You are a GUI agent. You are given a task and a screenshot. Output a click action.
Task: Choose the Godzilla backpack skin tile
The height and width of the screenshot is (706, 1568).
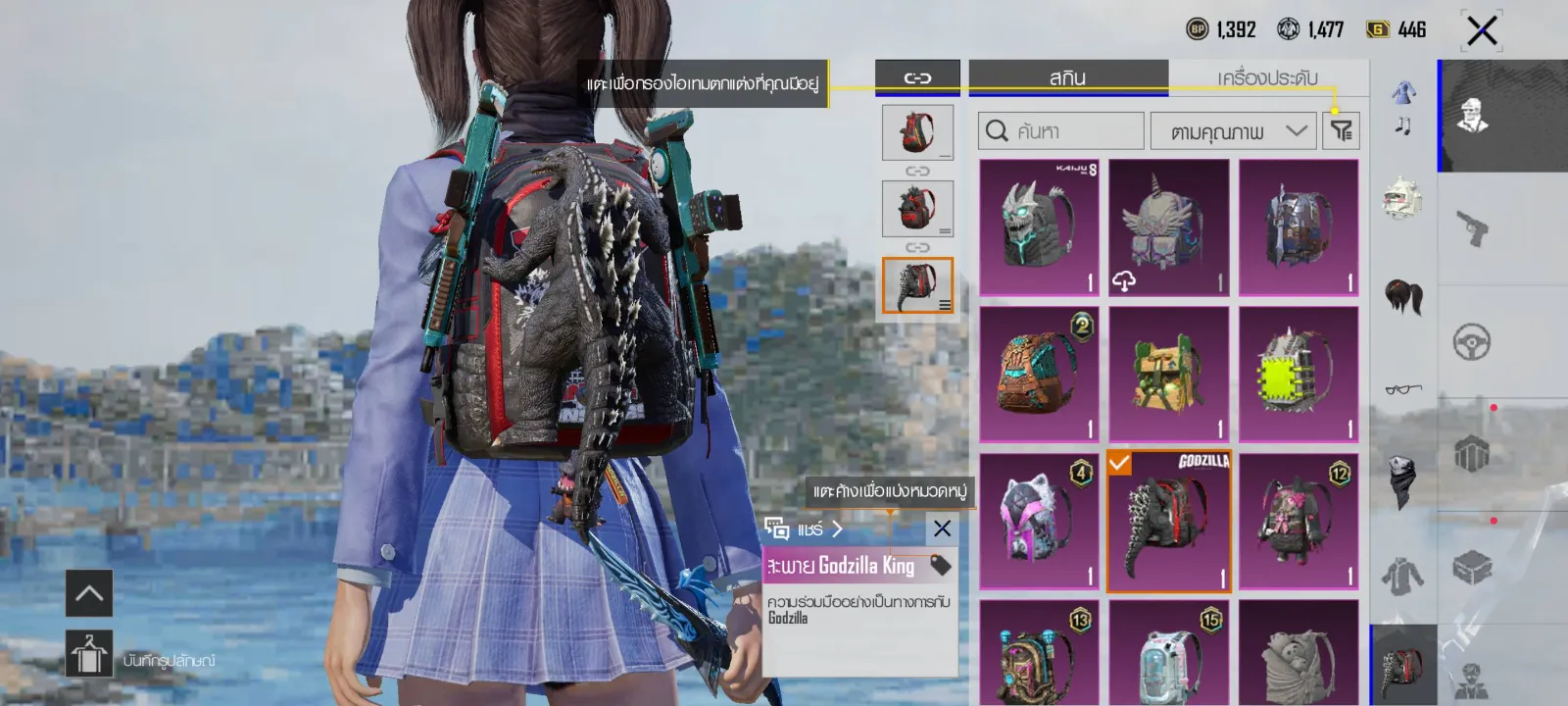tap(1168, 522)
